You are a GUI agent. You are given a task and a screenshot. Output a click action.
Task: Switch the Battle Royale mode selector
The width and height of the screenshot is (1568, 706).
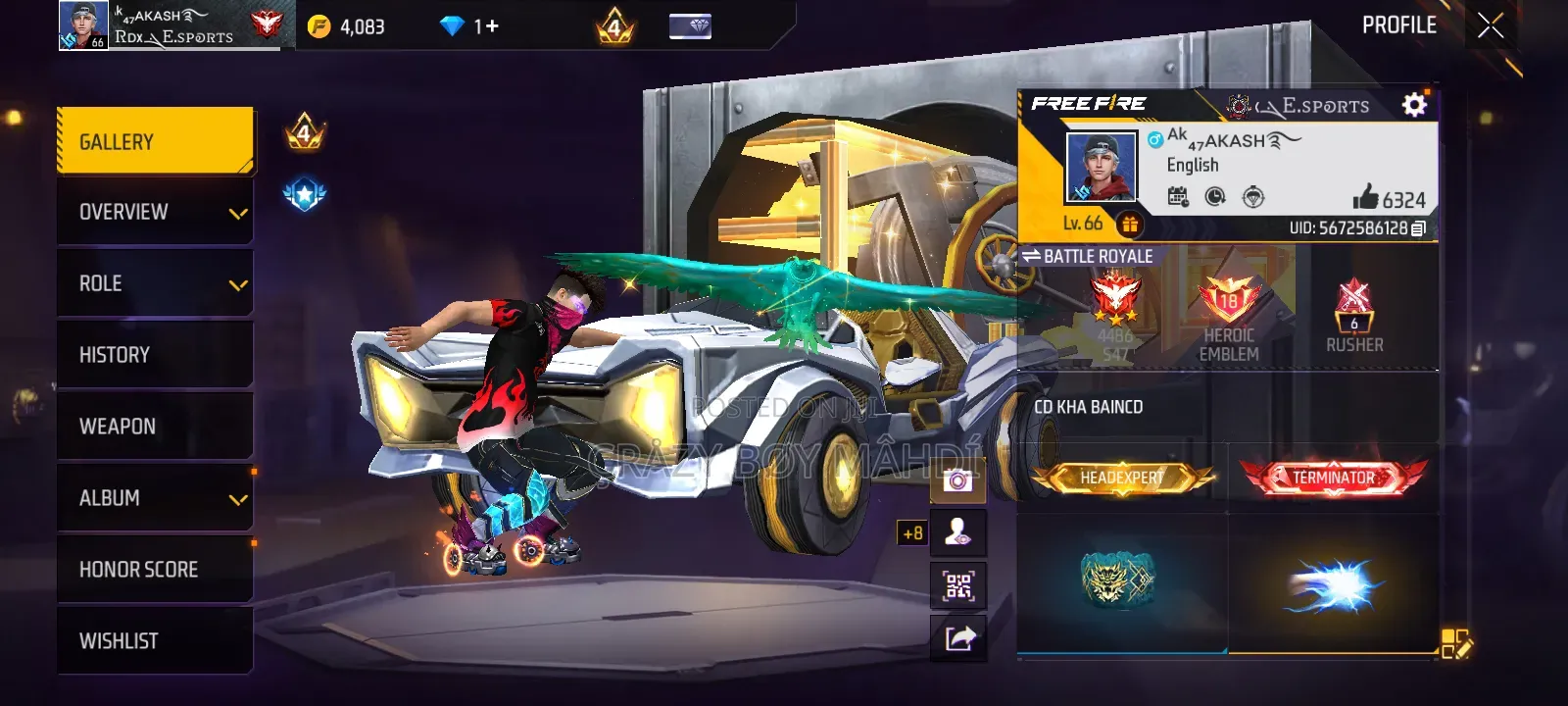1088,256
